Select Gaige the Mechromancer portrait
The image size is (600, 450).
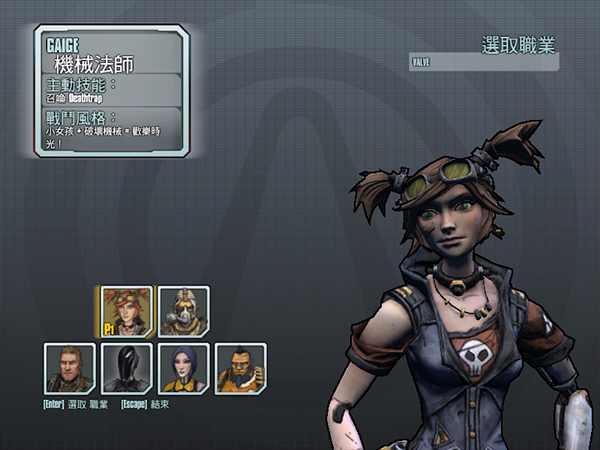pyautogui.click(x=126, y=311)
